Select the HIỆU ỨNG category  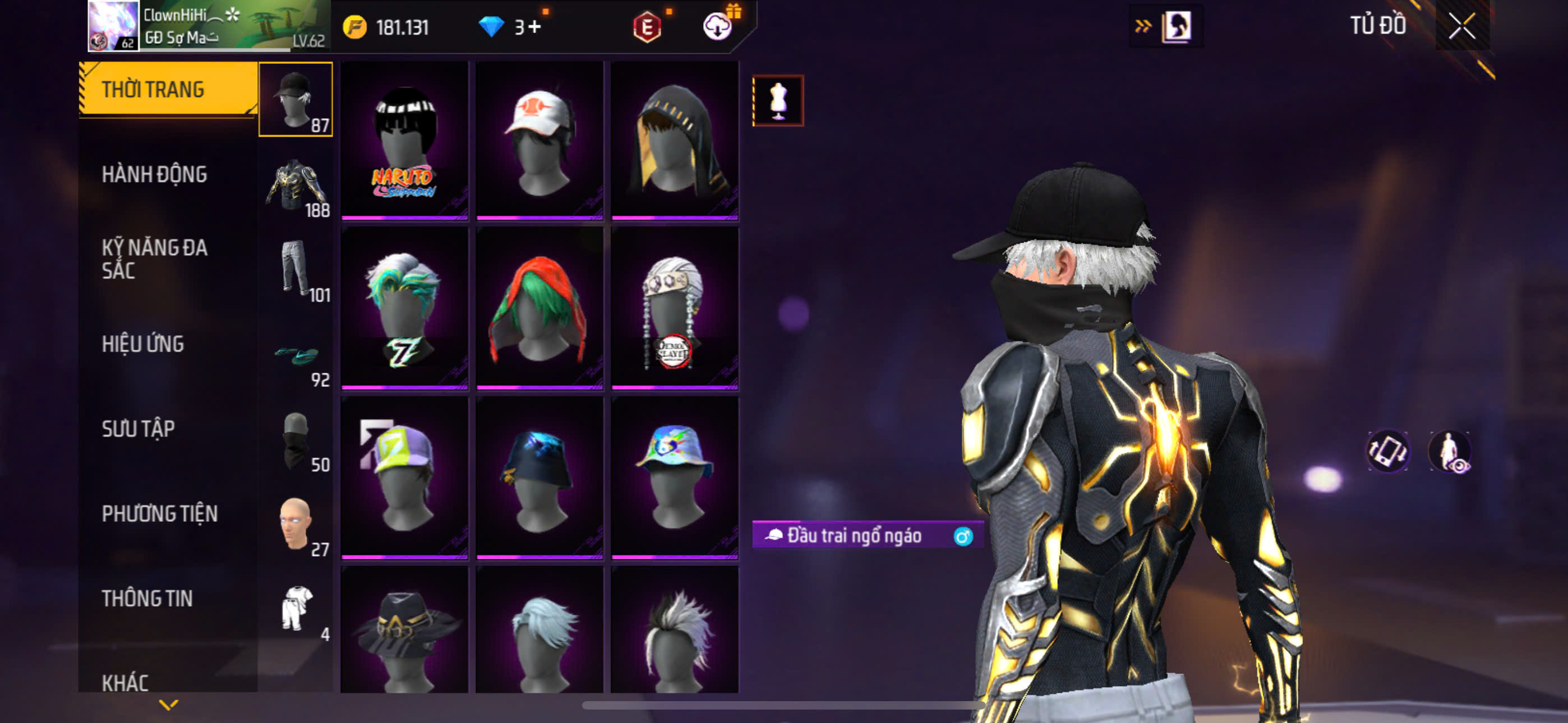pos(143,344)
